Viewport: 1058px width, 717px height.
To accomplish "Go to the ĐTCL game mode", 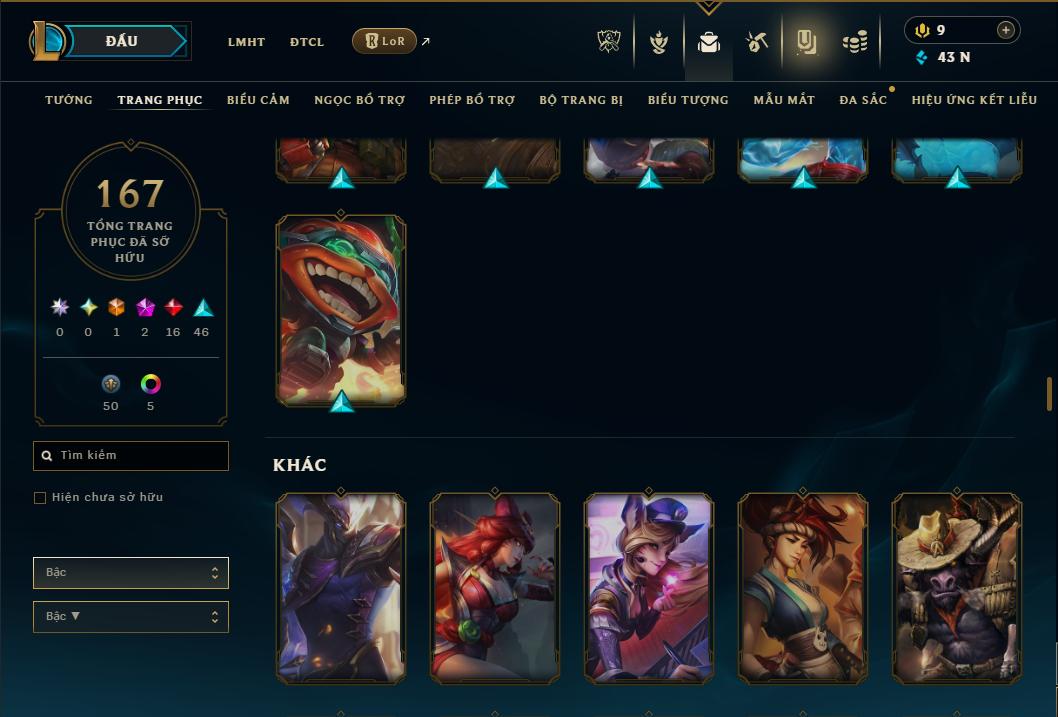I will [307, 42].
